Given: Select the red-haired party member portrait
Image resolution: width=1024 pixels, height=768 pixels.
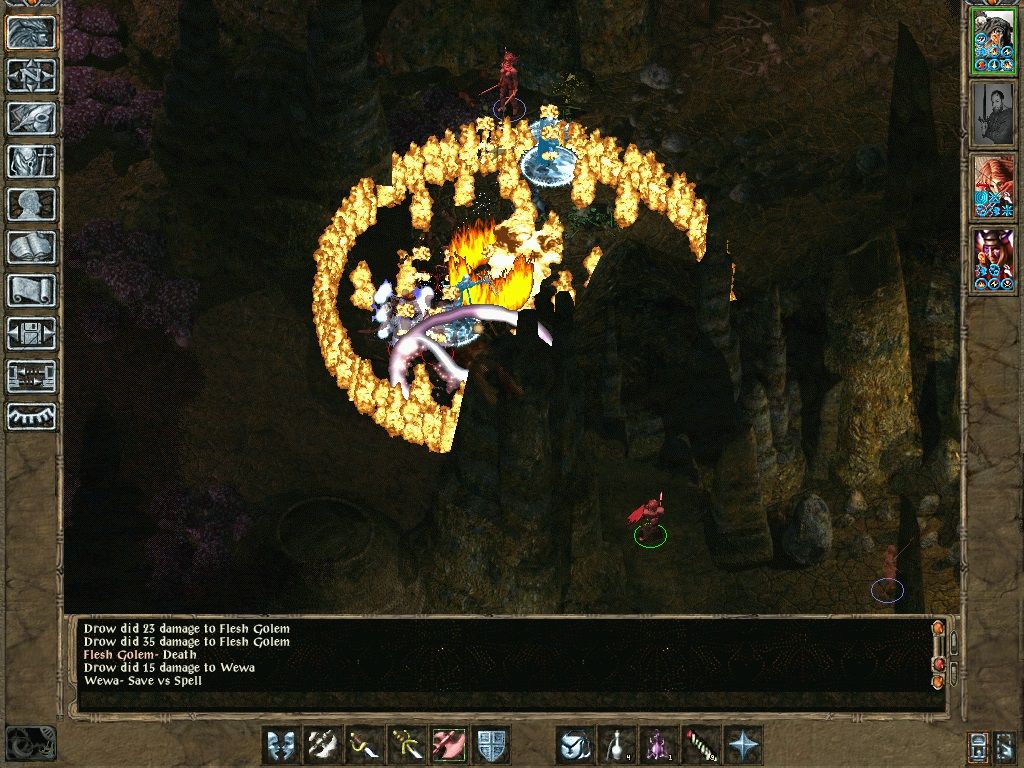Looking at the screenshot, I should pos(993,188).
